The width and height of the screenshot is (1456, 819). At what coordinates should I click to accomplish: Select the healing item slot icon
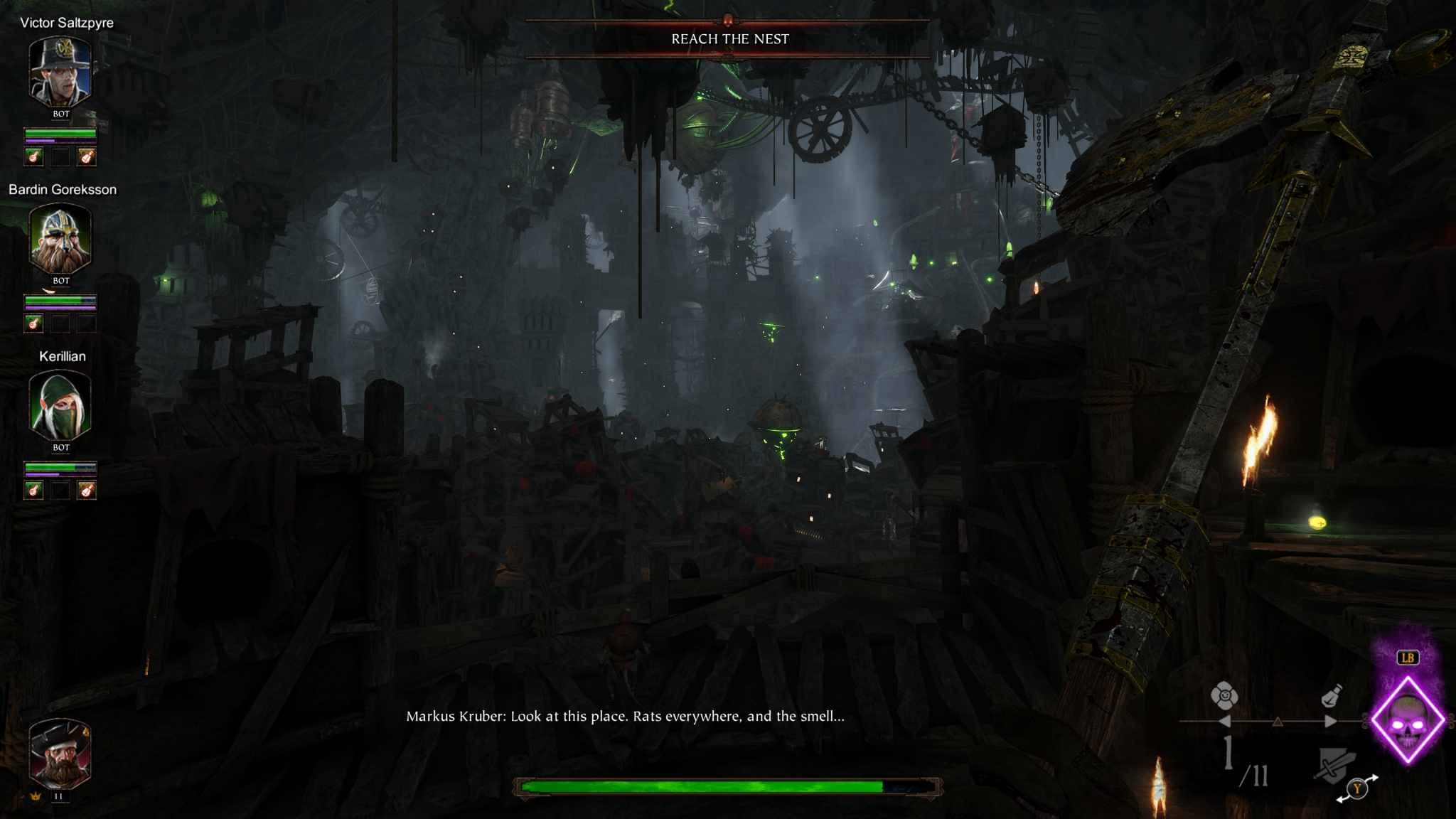coord(1224,696)
